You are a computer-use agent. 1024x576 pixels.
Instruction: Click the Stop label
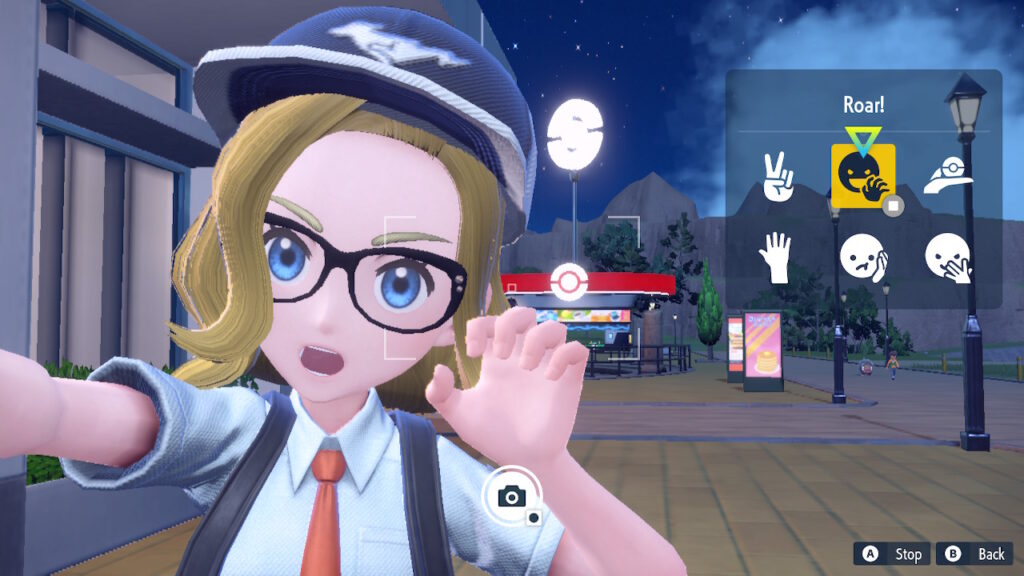point(906,554)
